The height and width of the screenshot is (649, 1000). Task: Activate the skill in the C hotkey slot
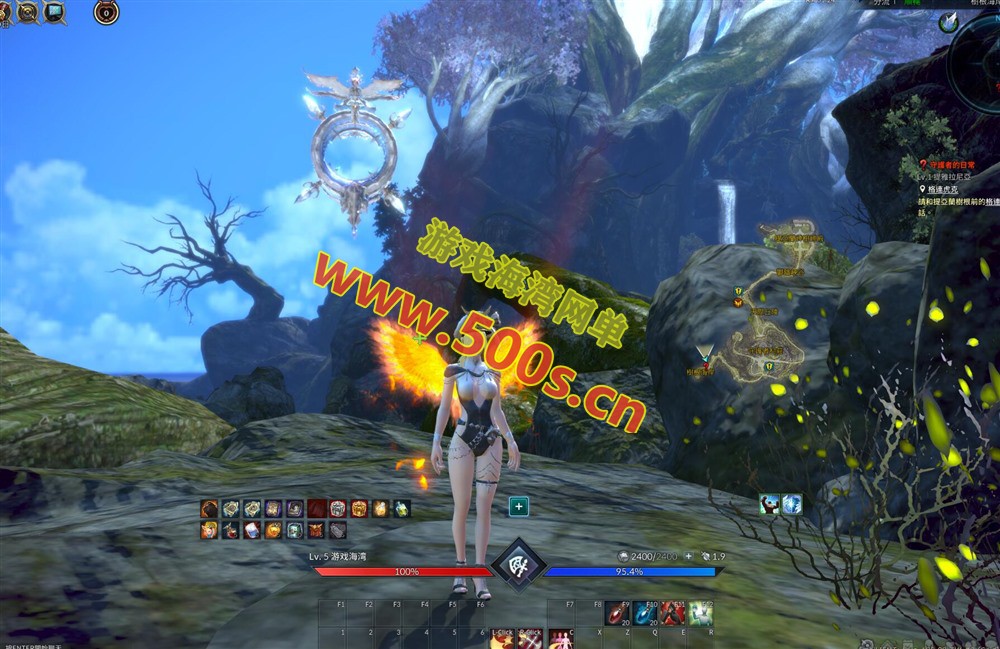coord(560,640)
